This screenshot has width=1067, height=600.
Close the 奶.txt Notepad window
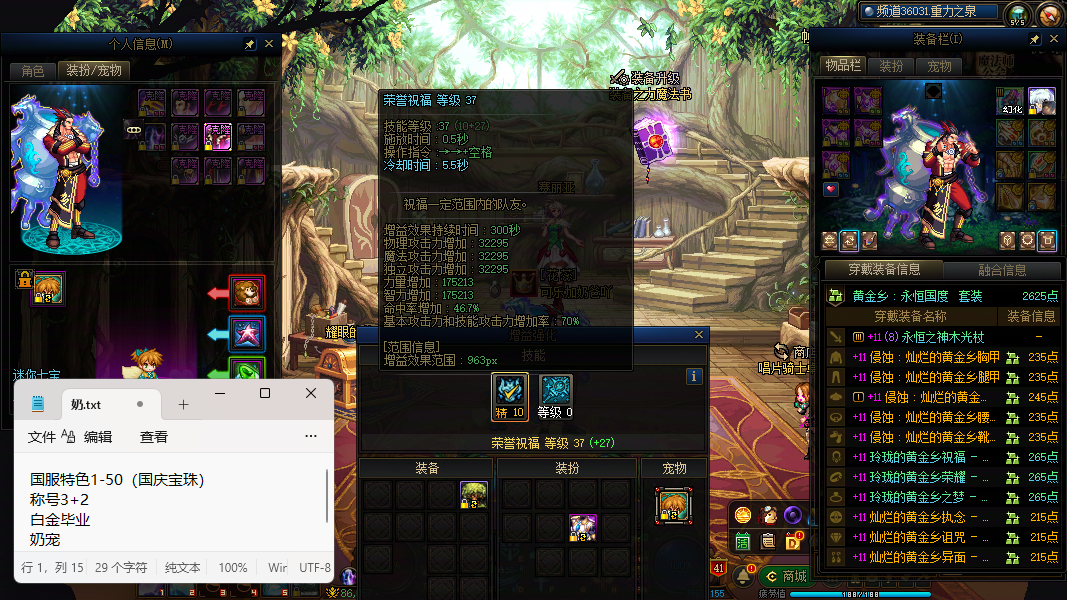[x=311, y=393]
